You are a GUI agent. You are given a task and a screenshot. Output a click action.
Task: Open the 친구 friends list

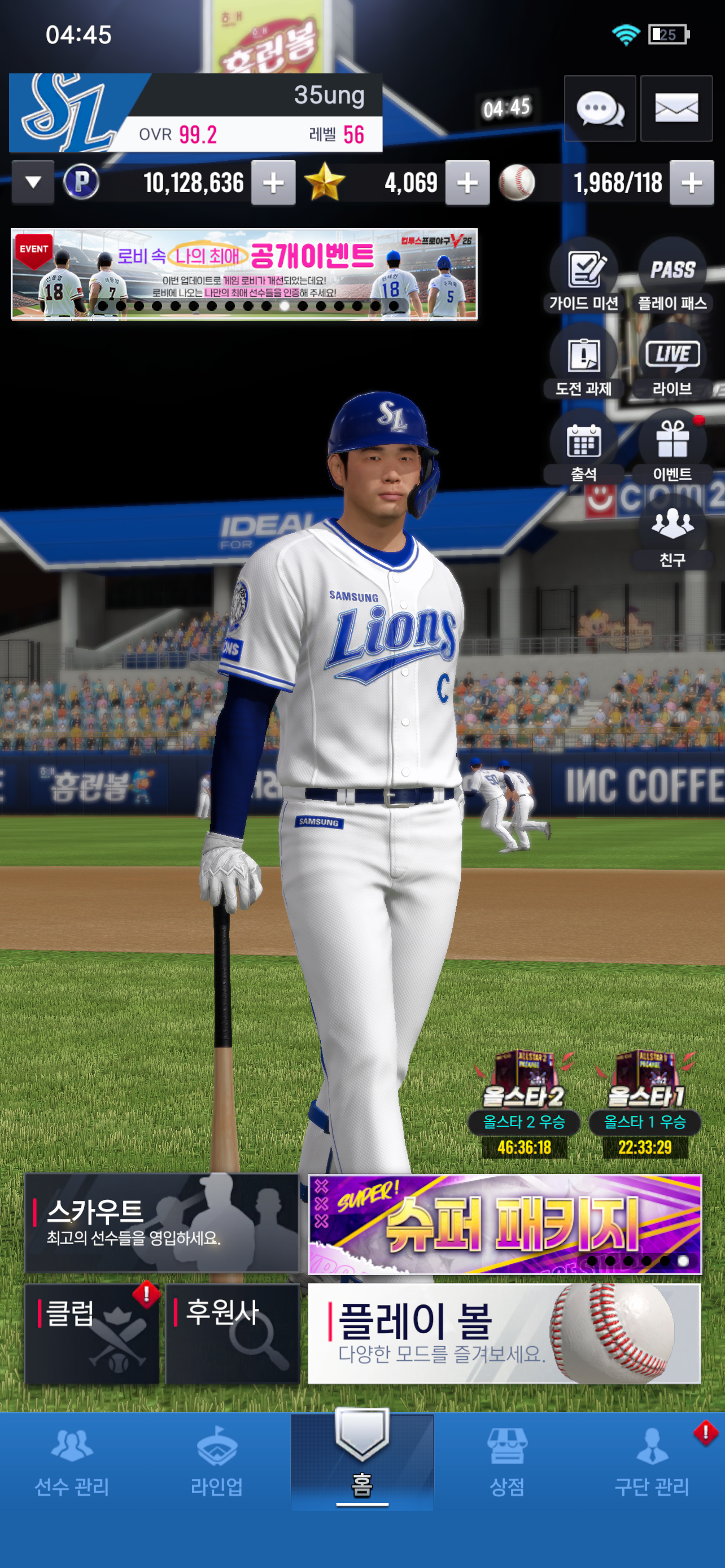(672, 534)
